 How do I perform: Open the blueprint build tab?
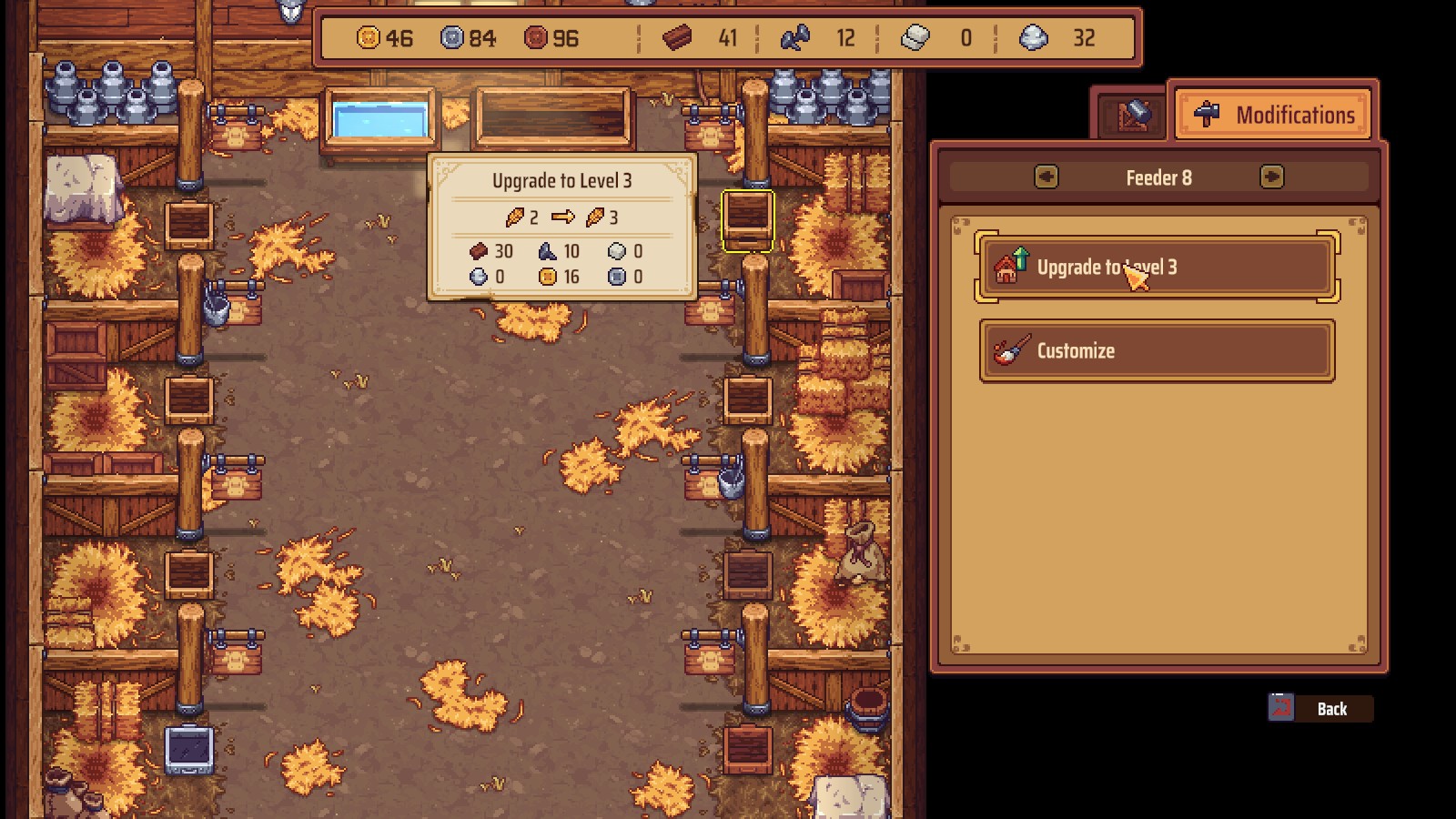point(1131,116)
